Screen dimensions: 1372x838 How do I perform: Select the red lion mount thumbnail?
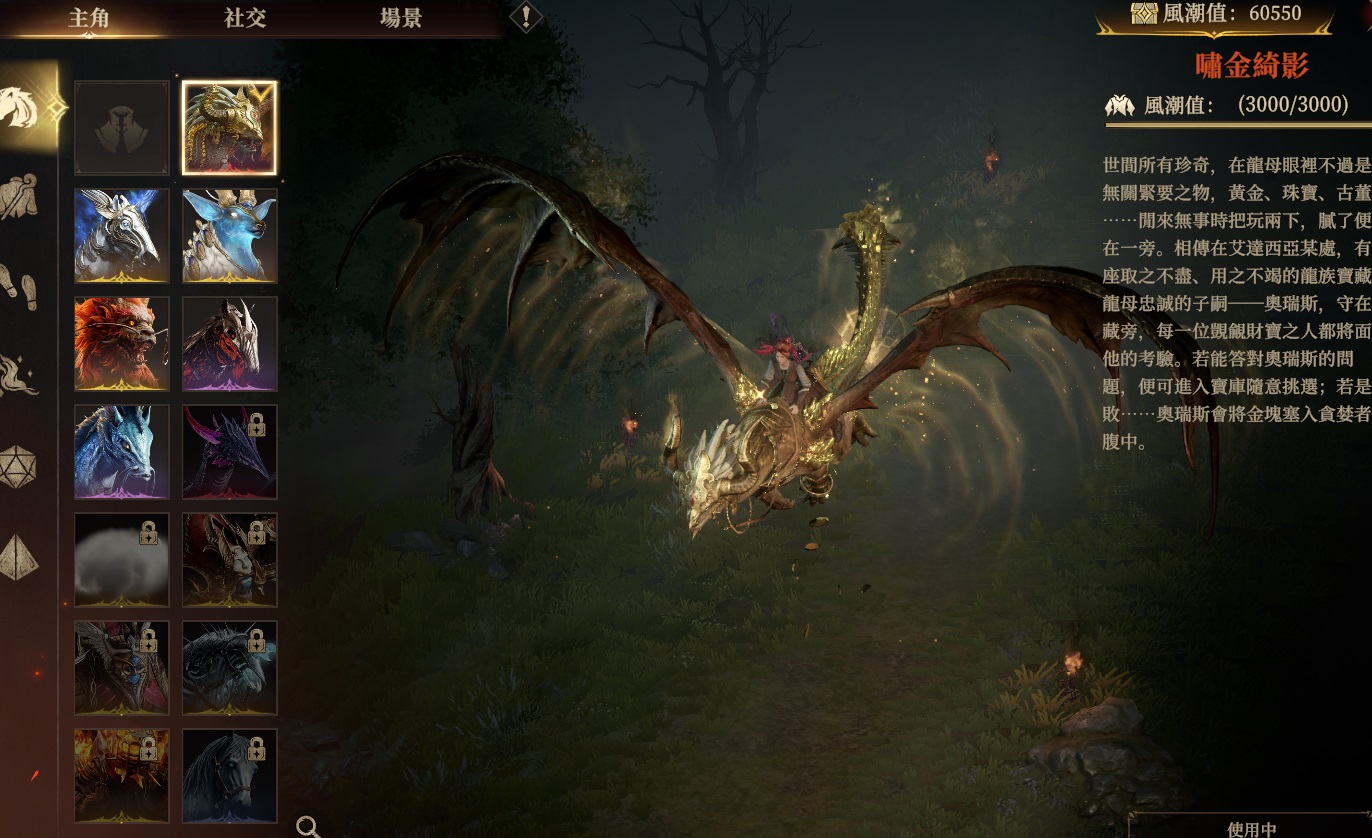point(122,344)
